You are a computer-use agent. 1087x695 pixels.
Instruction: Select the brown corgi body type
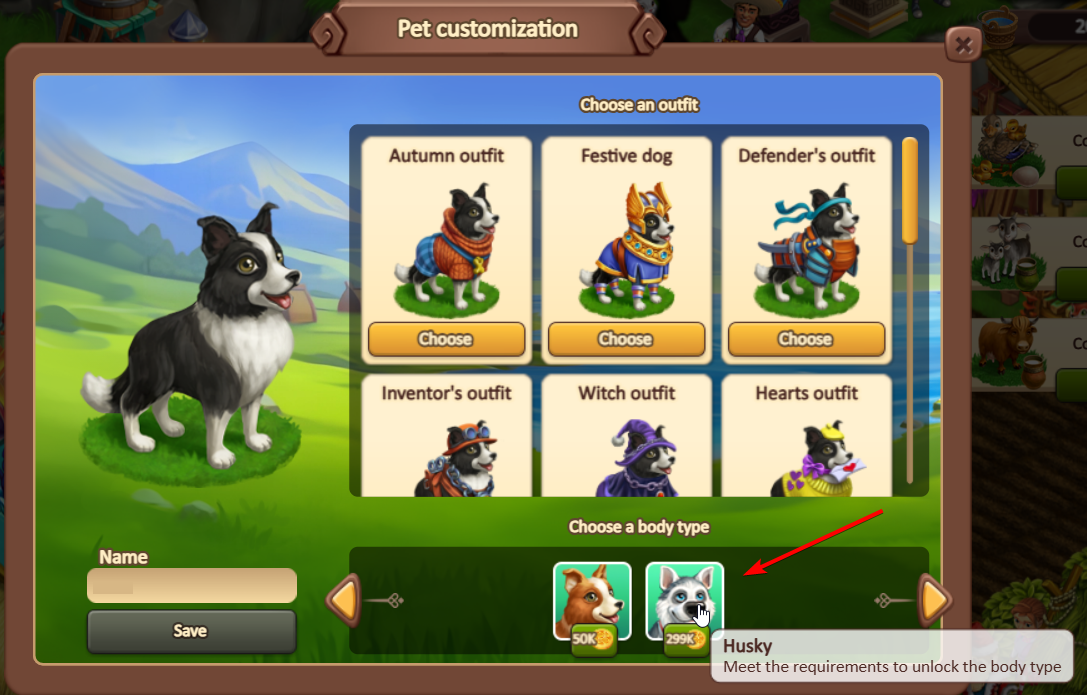(x=592, y=600)
